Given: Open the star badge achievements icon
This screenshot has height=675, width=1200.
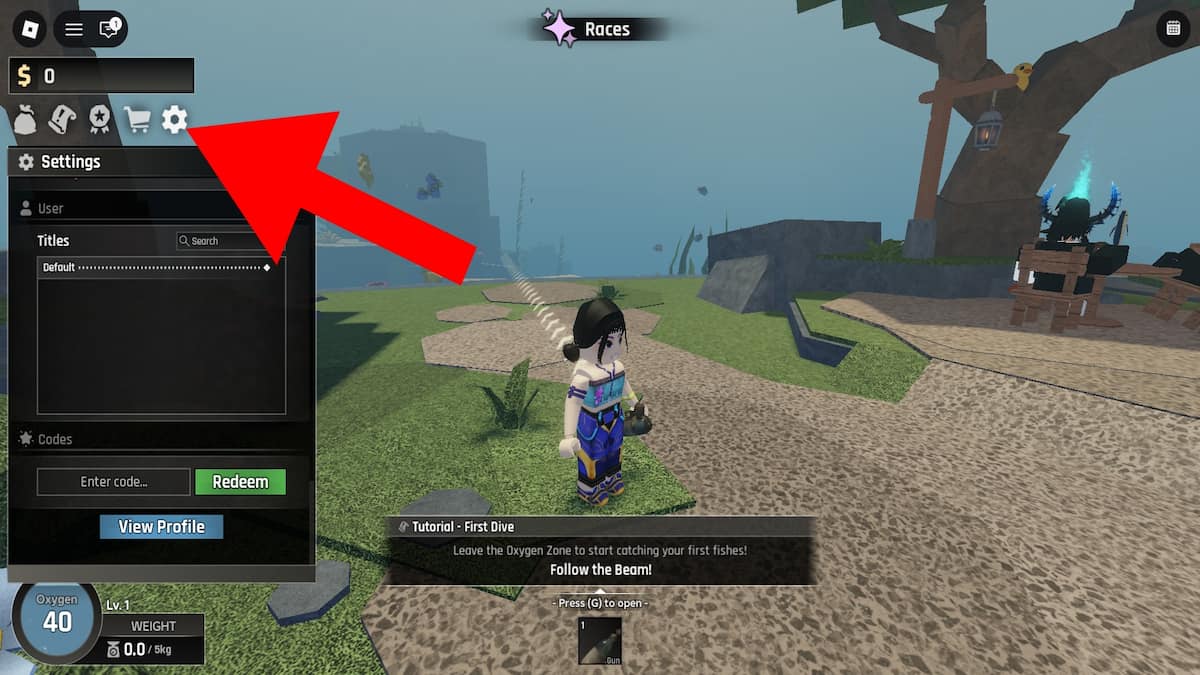Looking at the screenshot, I should click(x=99, y=120).
